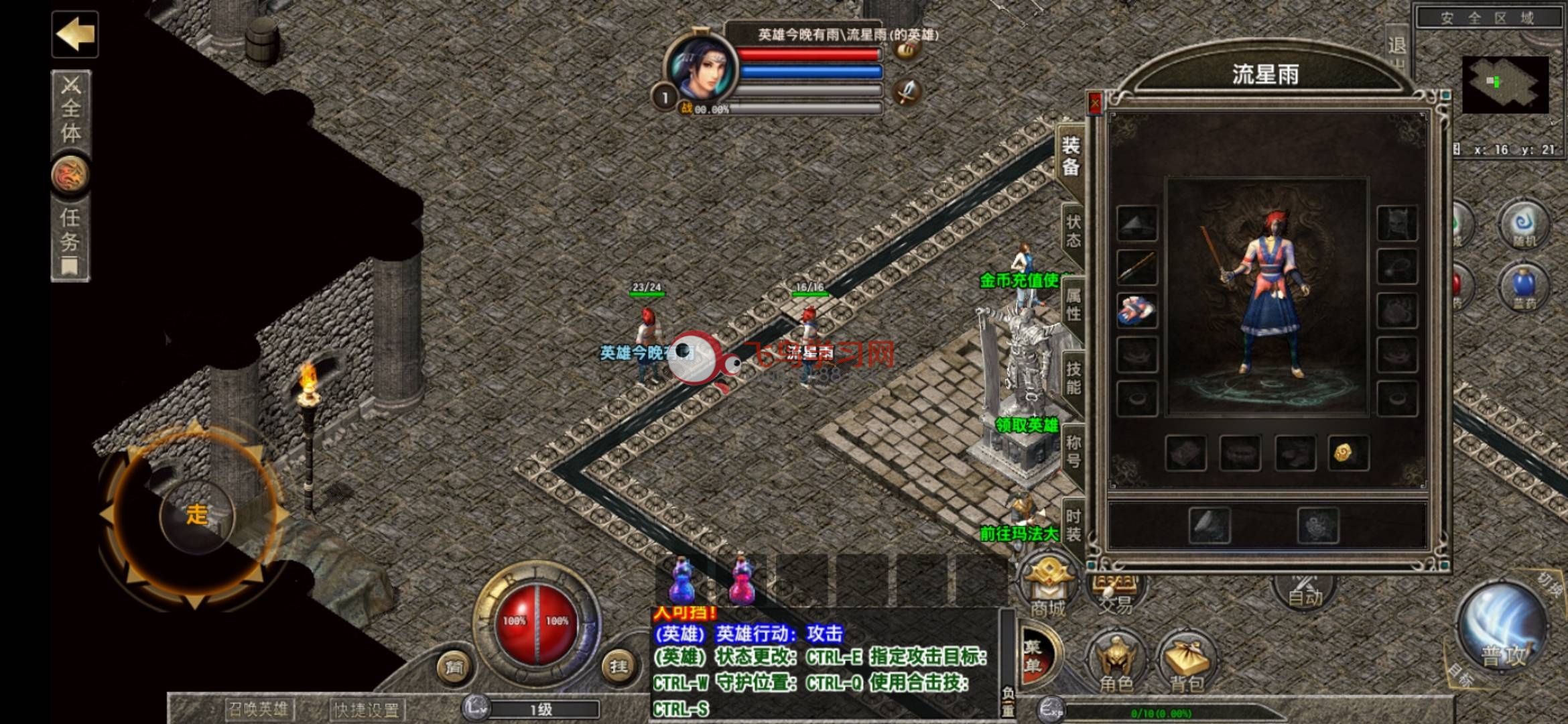Open the 任务 quest tracker

coord(70,239)
